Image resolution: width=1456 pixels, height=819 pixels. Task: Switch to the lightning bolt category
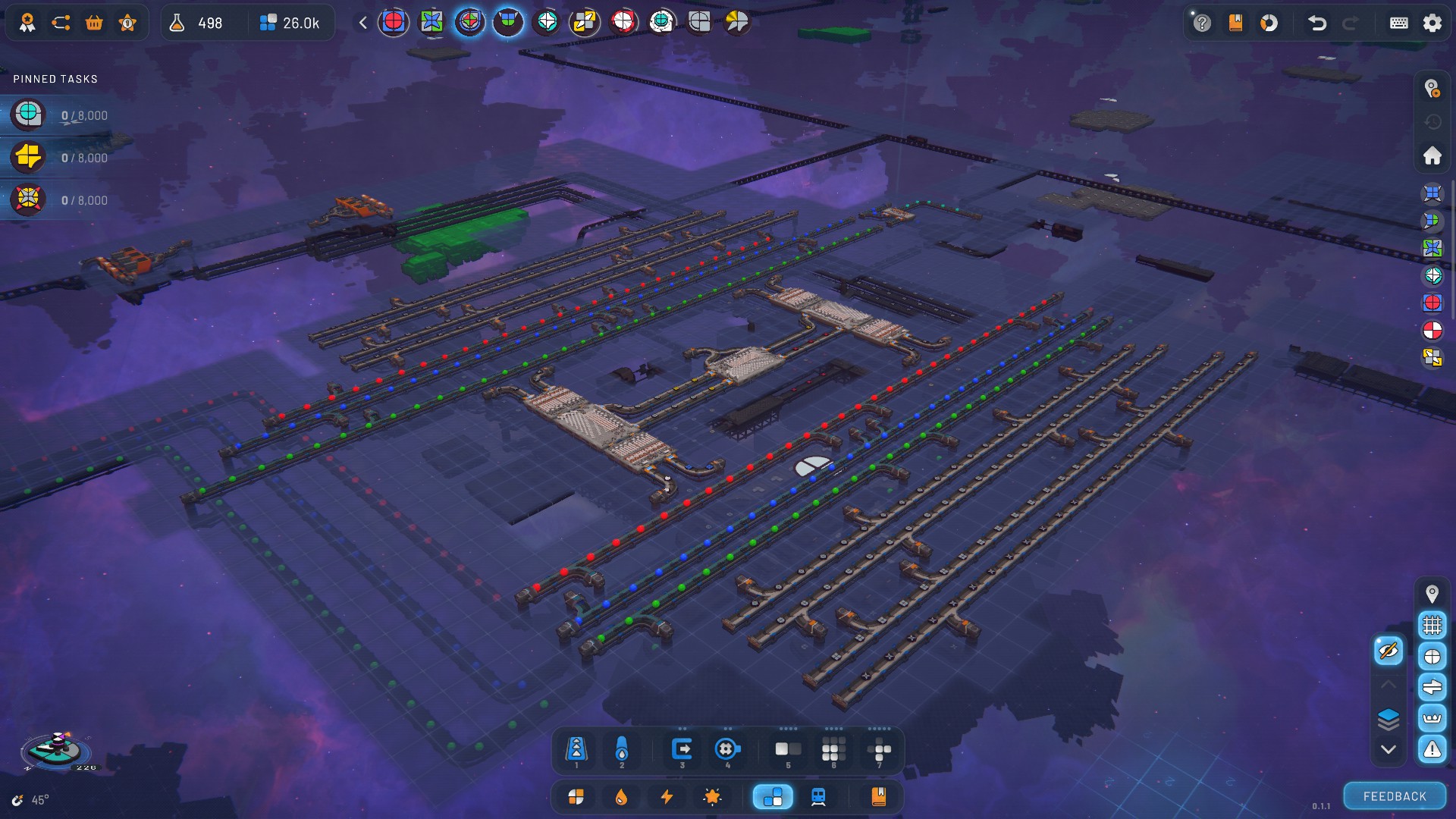point(667,797)
